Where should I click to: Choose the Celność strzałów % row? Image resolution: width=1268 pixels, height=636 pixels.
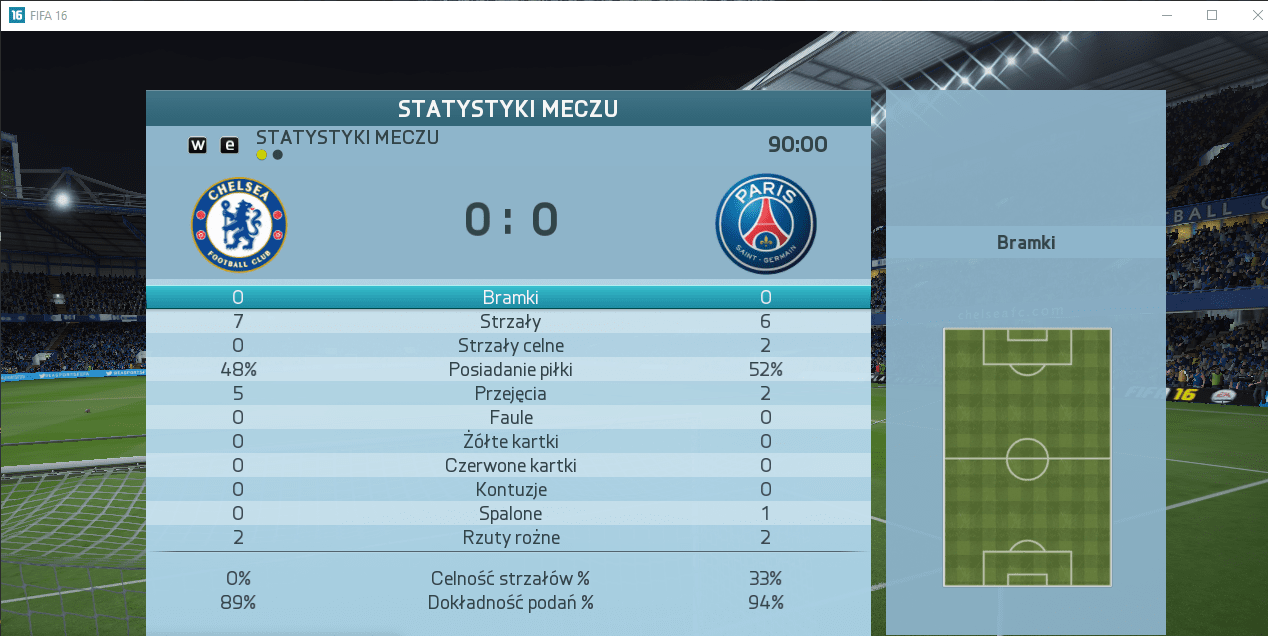tap(510, 578)
